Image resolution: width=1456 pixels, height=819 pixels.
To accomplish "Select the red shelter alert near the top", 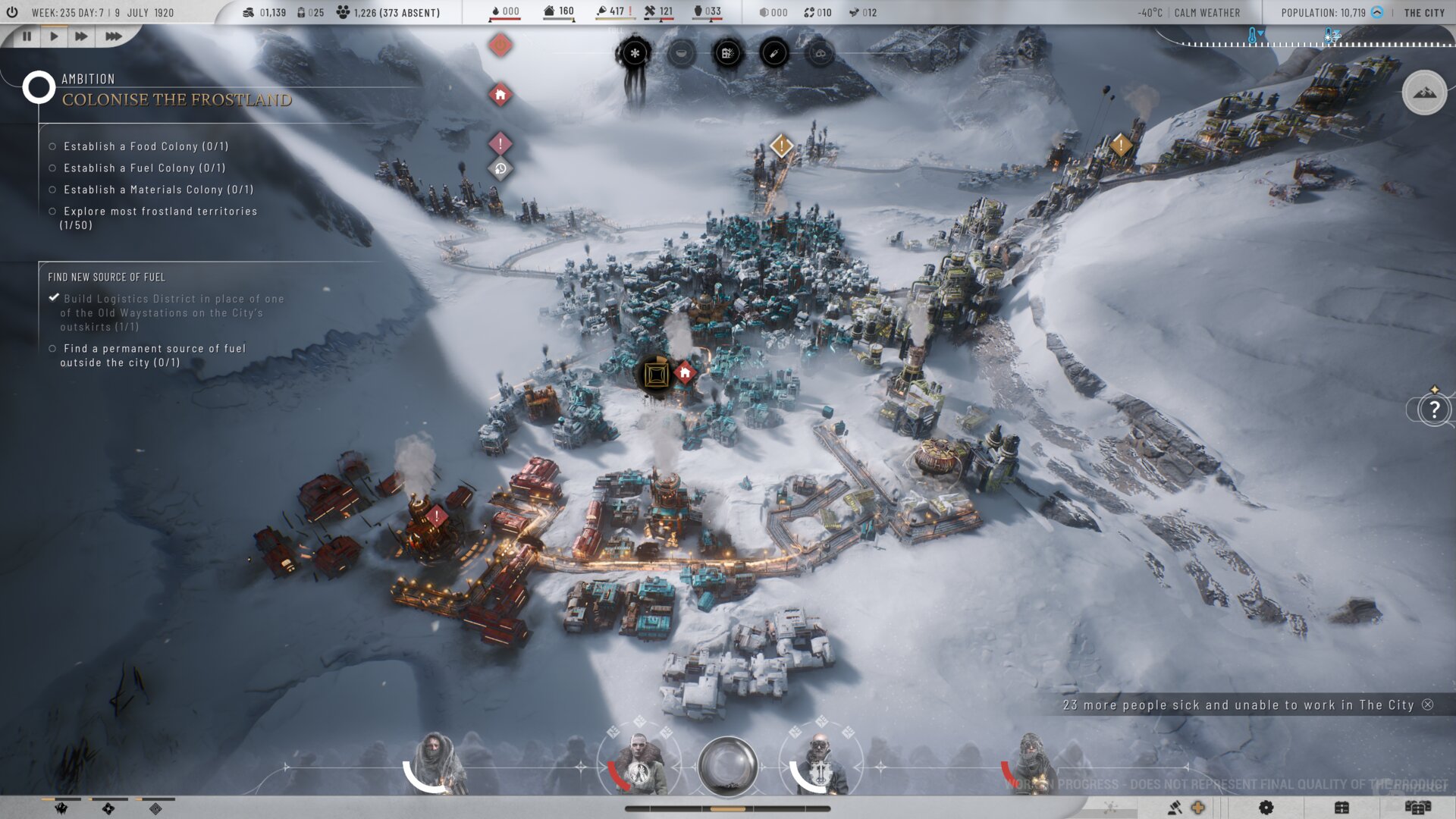I will [500, 95].
